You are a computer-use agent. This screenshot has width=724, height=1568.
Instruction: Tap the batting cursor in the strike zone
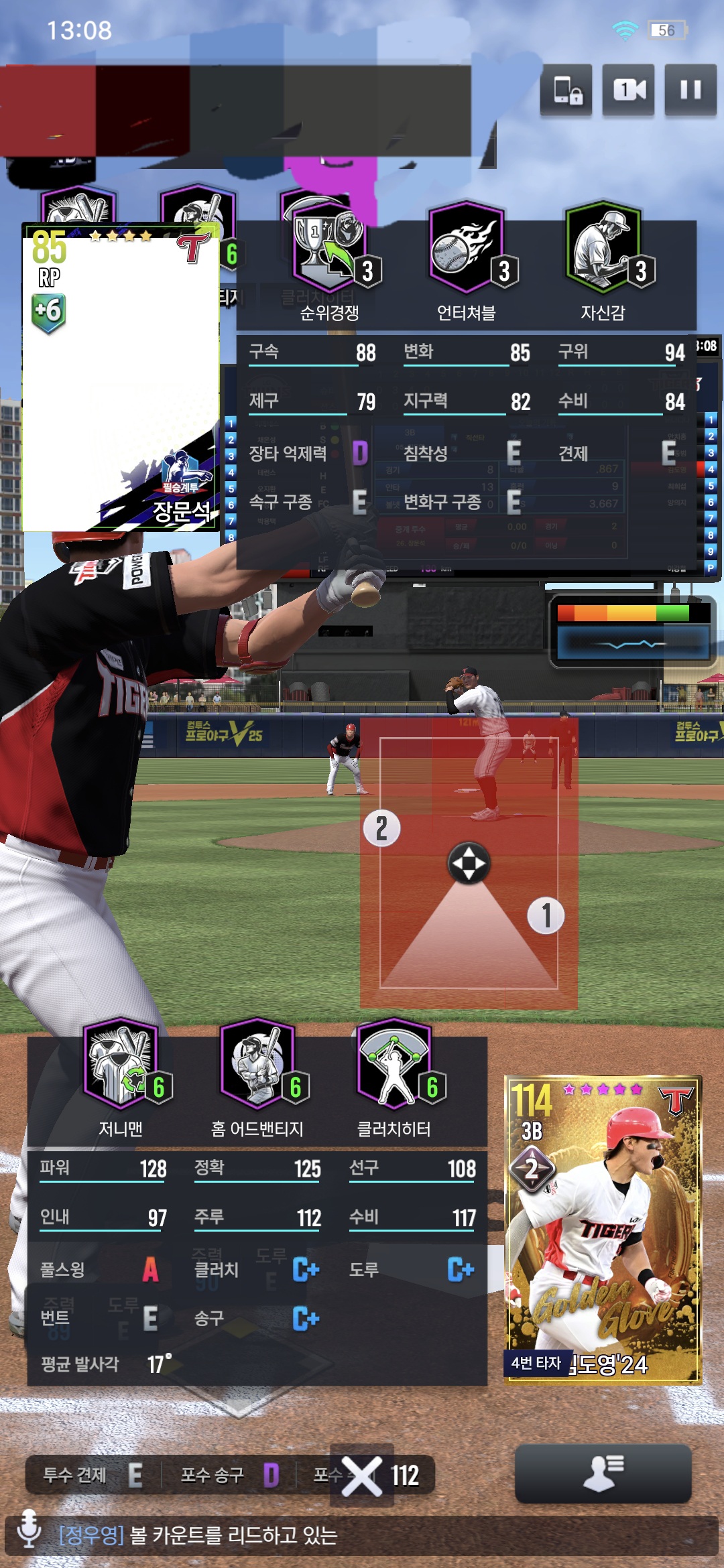[469, 863]
